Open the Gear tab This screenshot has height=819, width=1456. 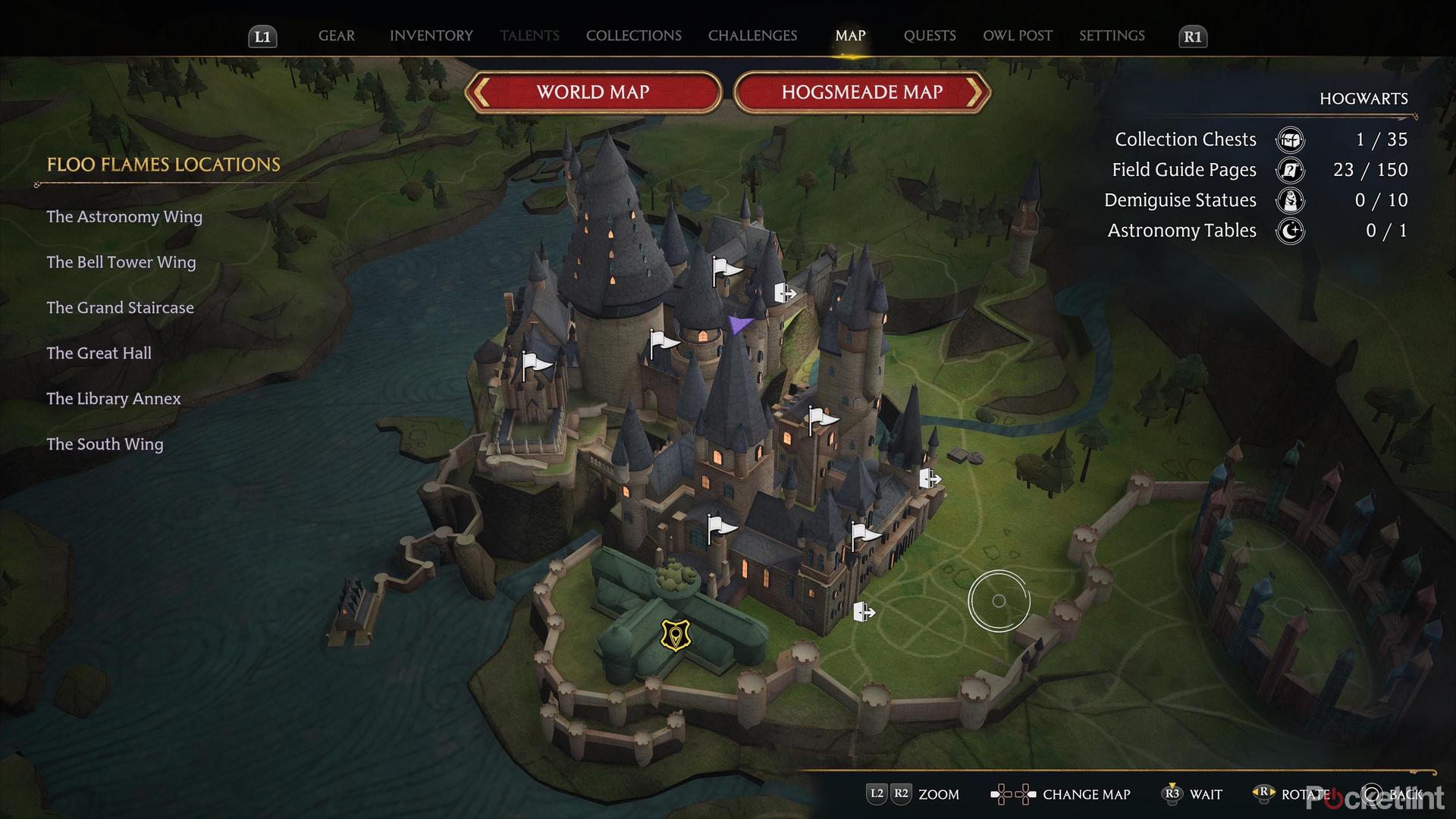coord(336,36)
